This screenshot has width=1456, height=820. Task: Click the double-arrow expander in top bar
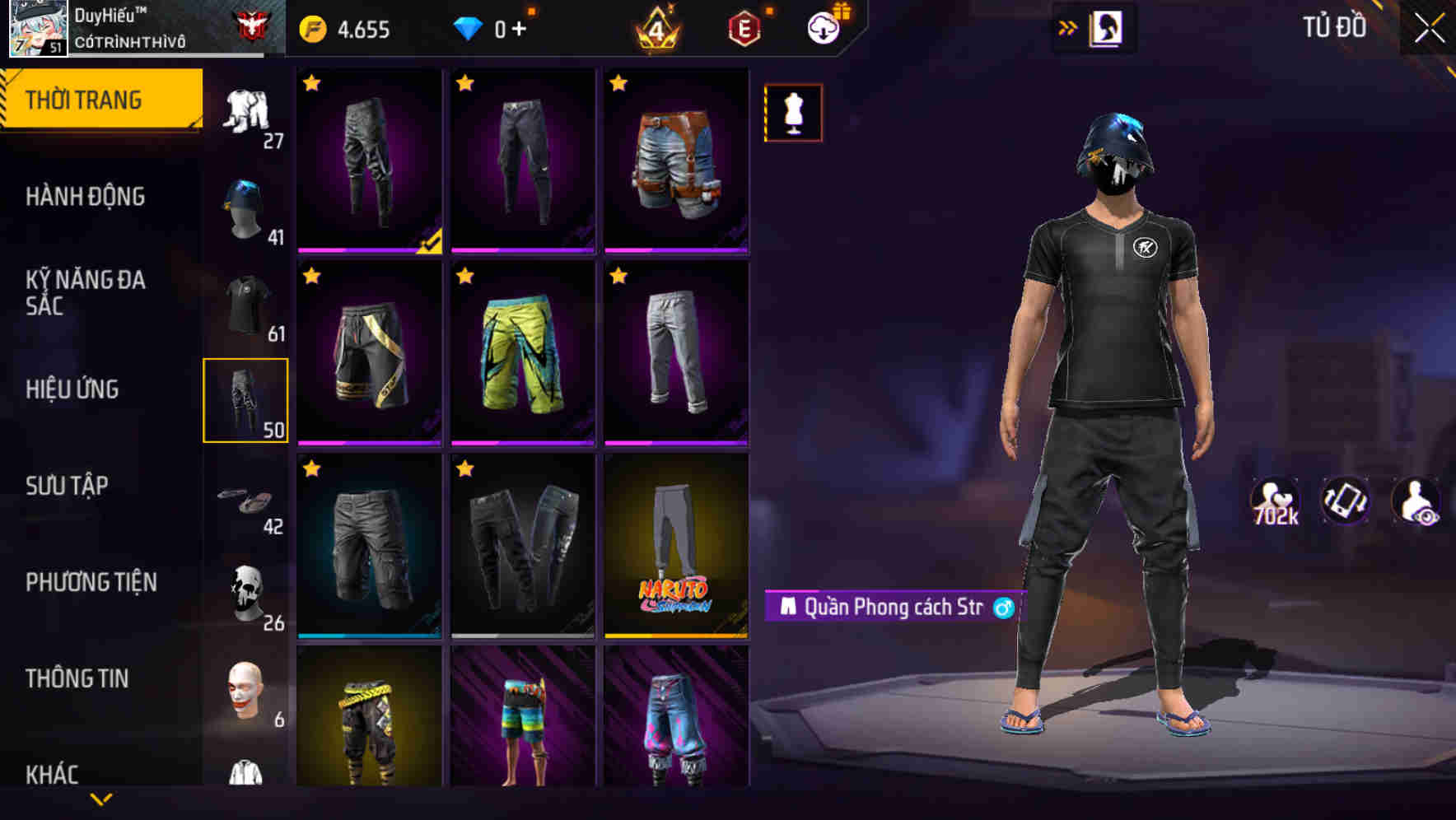click(x=1068, y=26)
